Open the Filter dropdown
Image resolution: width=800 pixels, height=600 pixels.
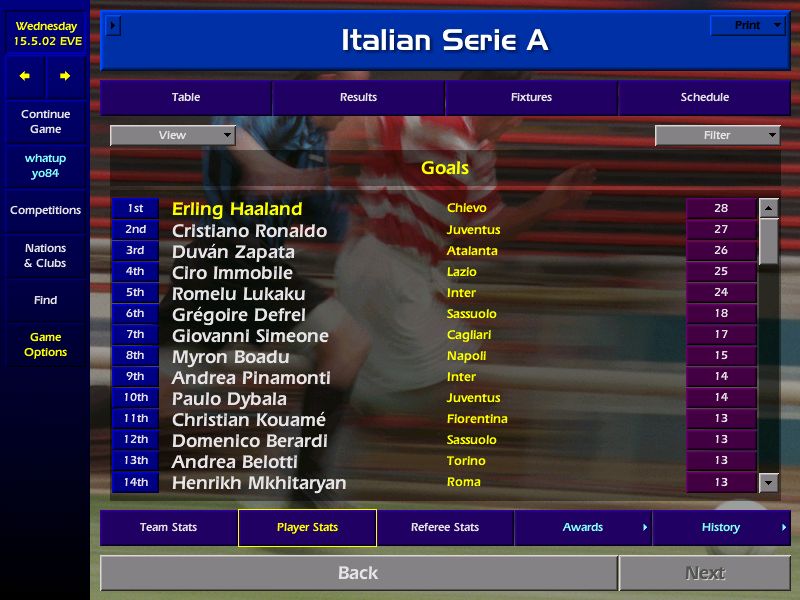tap(717, 135)
